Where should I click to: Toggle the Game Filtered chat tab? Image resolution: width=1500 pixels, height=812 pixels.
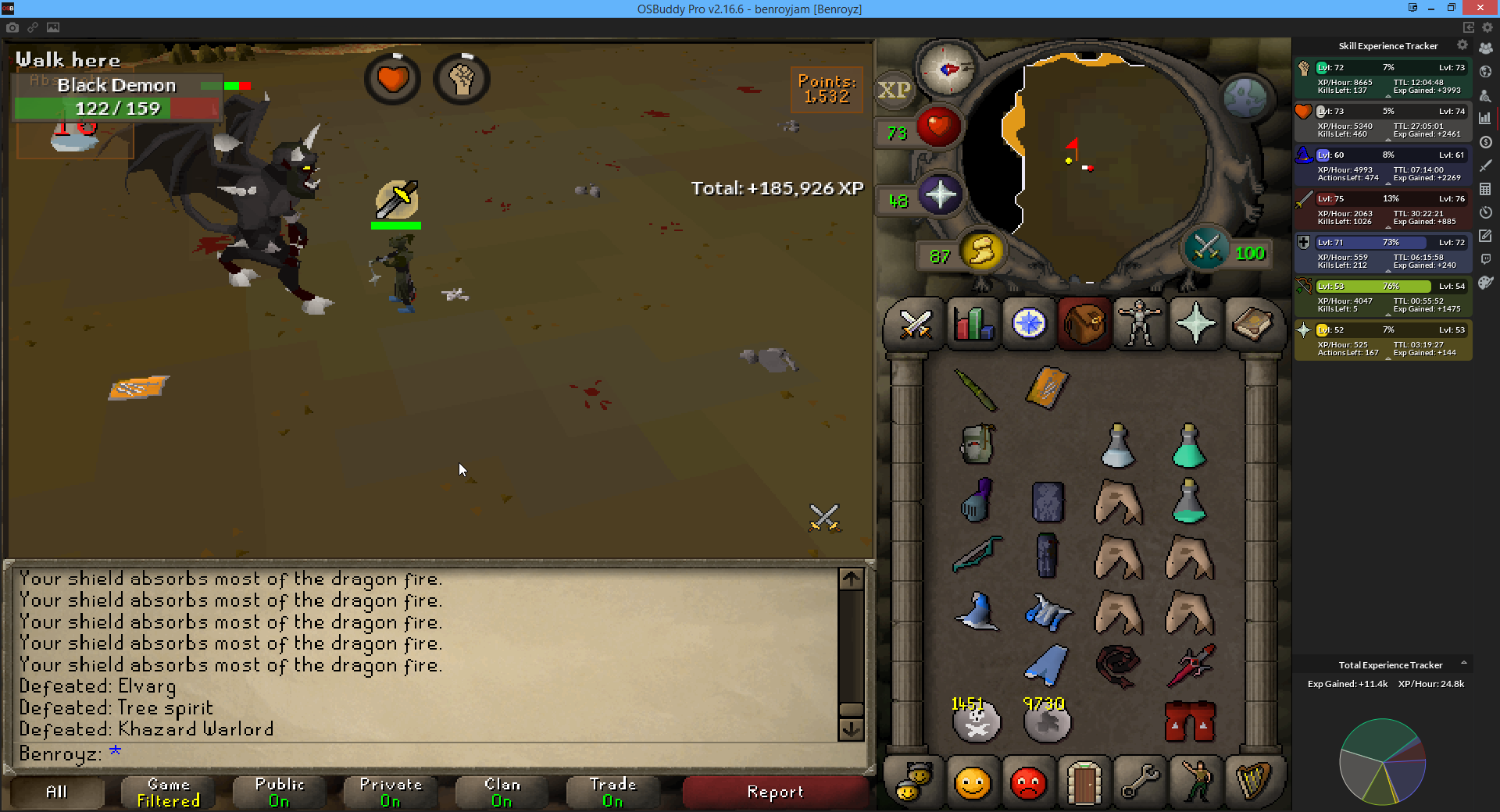coord(168,792)
